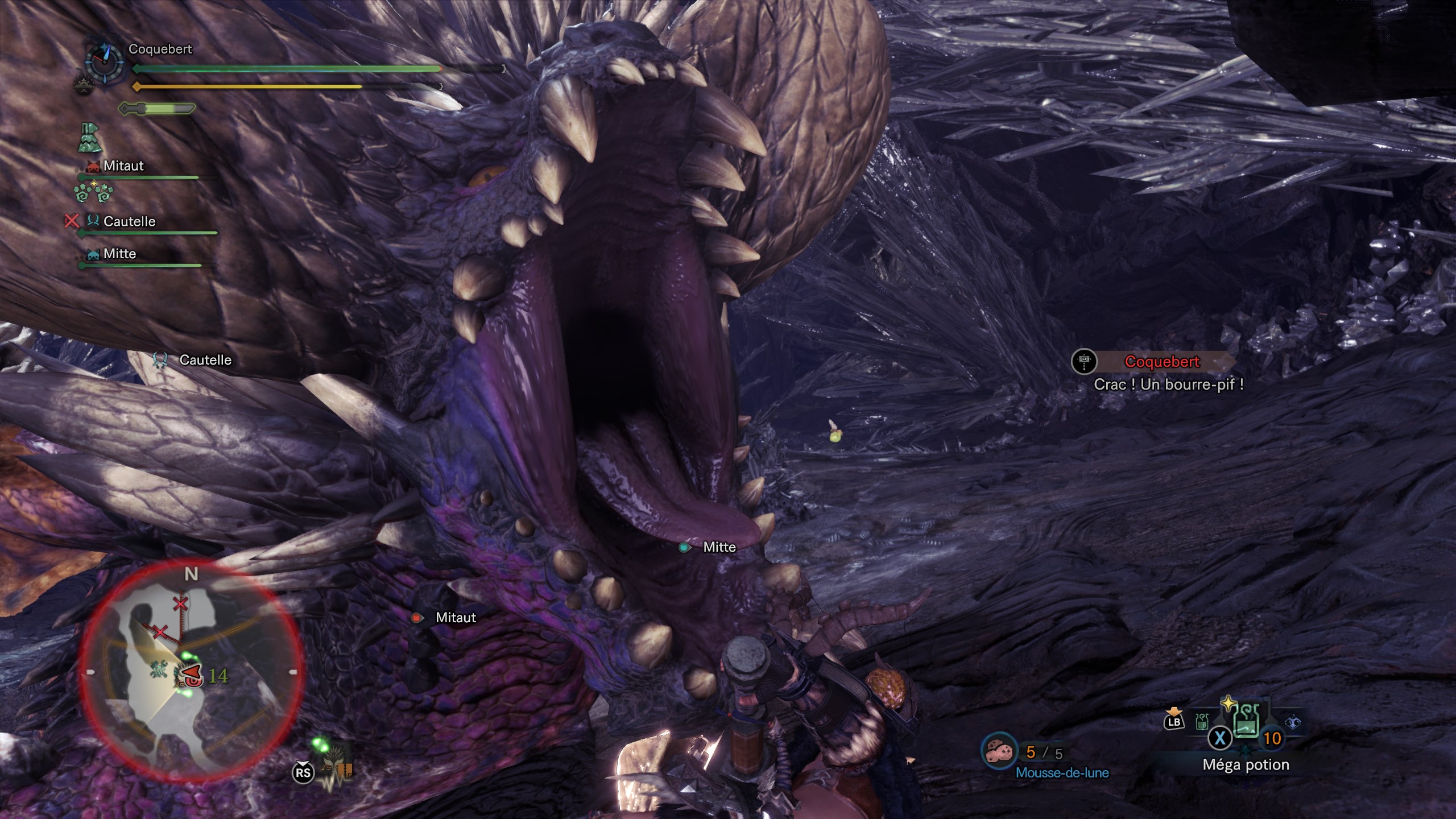Click the upper red X minimap marker
This screenshot has height=819, width=1456.
click(181, 603)
